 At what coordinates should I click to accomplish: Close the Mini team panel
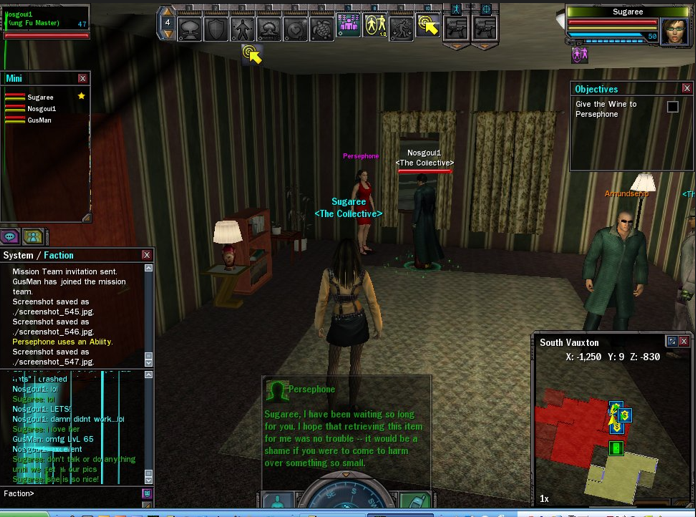82,78
